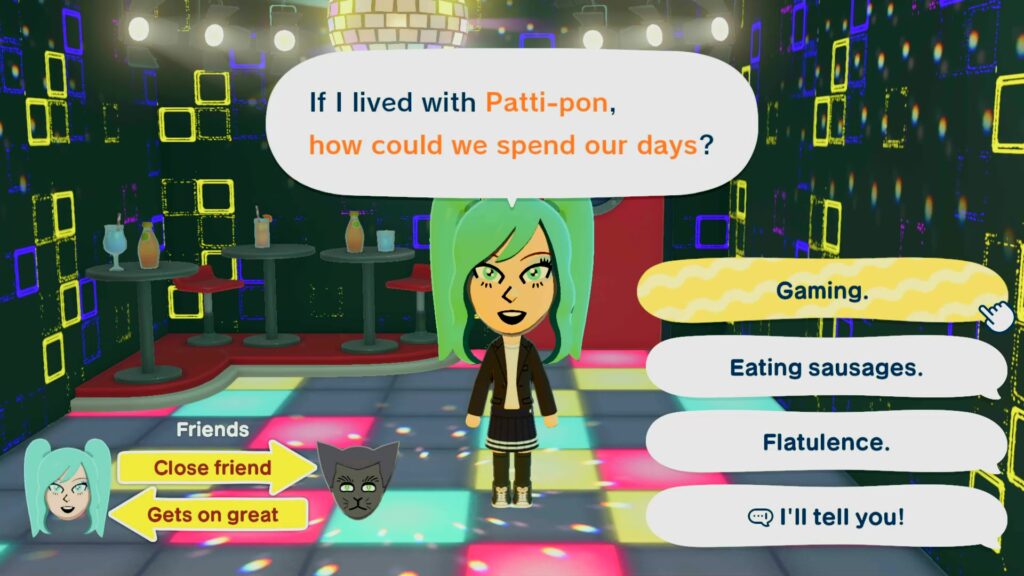The image size is (1024, 576).
Task: Choose the "Gaming." reply
Action: pyautogui.click(x=822, y=291)
